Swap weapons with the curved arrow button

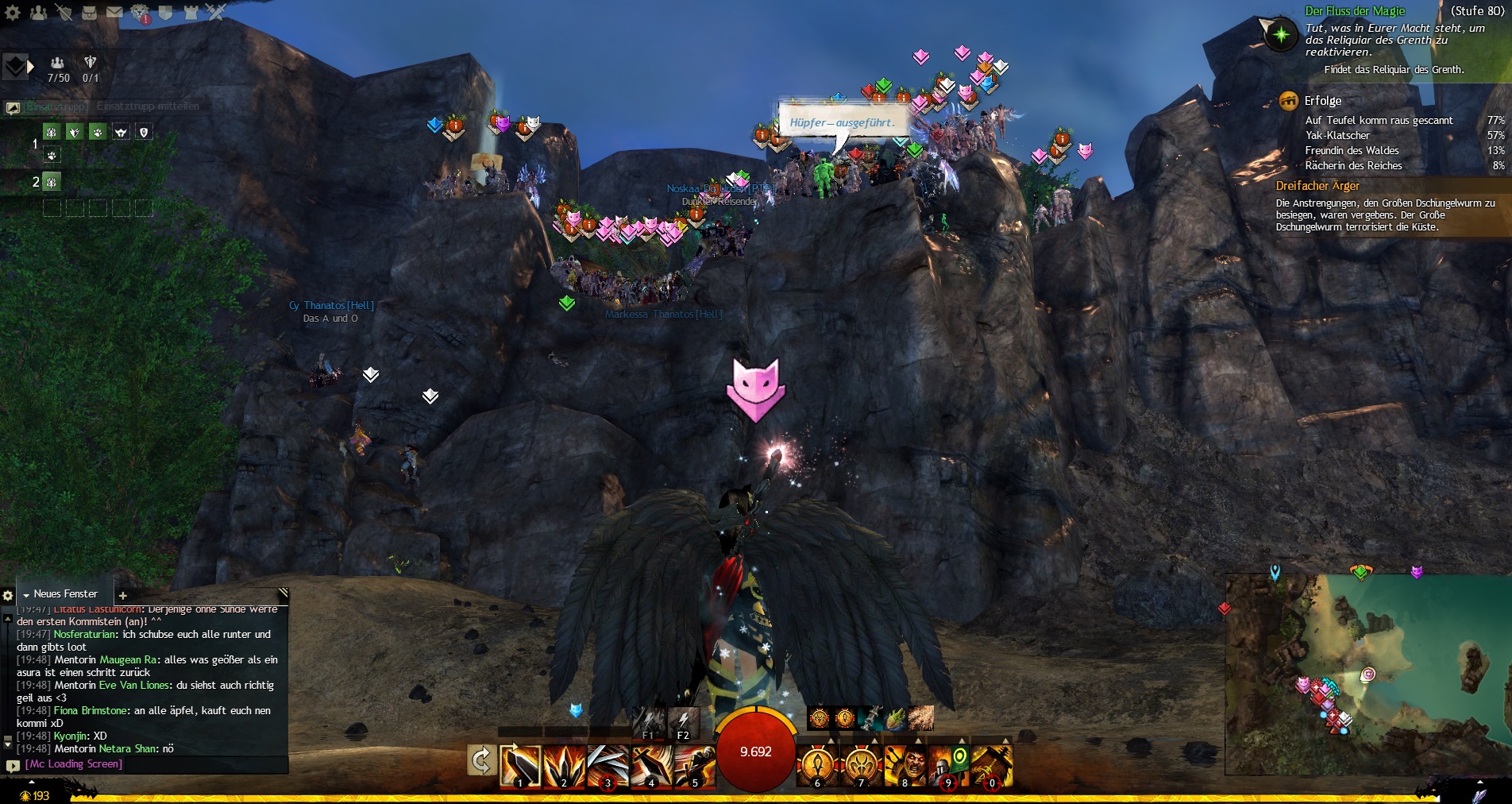pyautogui.click(x=481, y=761)
